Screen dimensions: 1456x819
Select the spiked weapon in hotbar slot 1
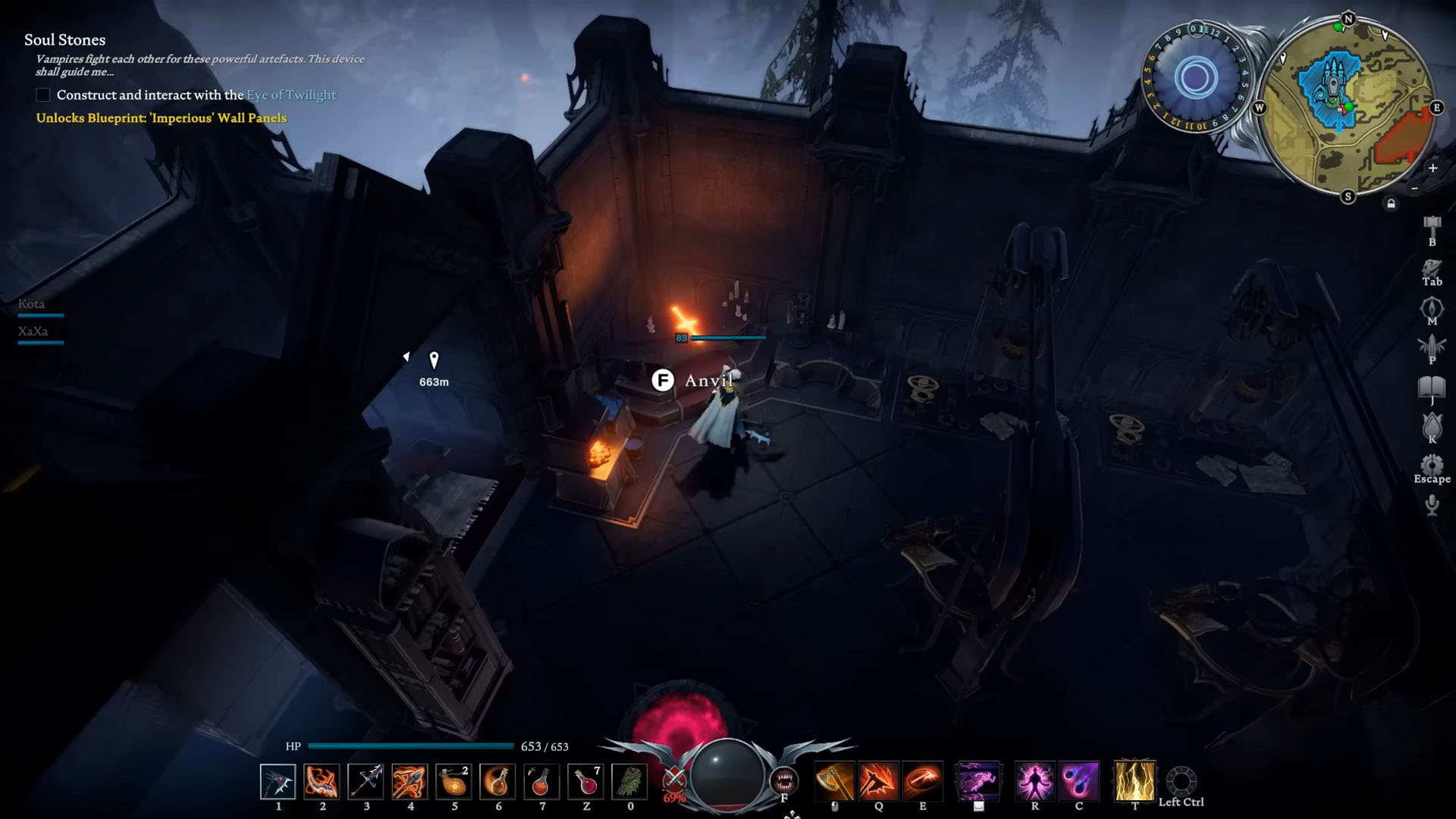click(x=278, y=782)
